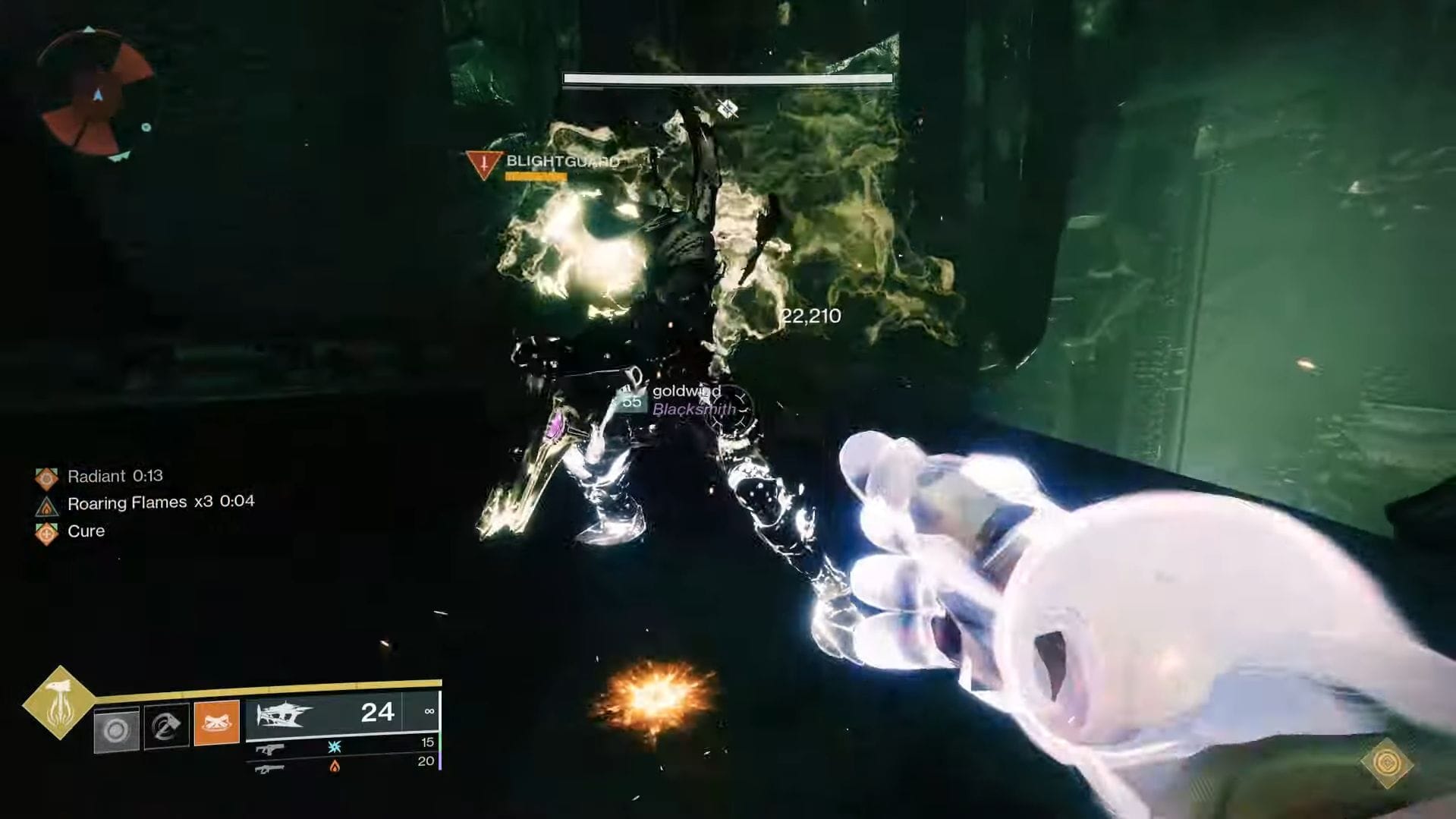Select the Blacksmith title under goldwind
Image resolution: width=1456 pixels, height=819 pixels.
(693, 408)
